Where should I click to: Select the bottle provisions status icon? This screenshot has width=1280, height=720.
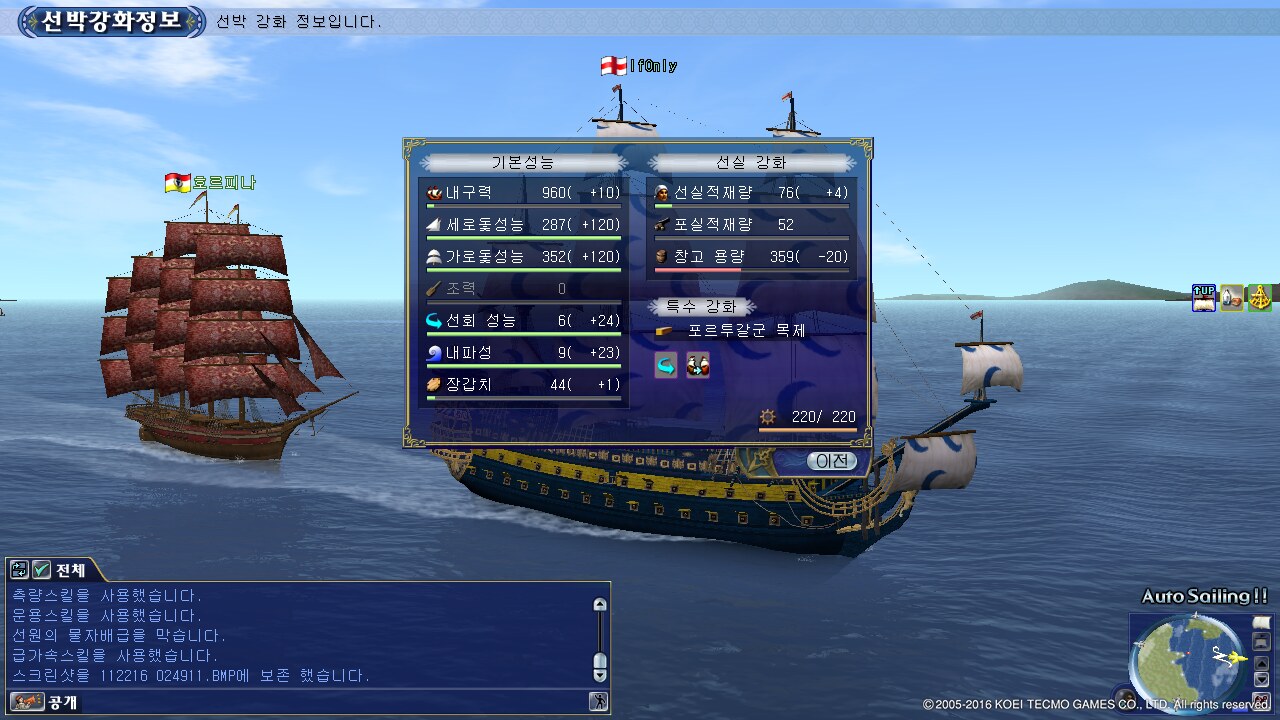point(1231,298)
